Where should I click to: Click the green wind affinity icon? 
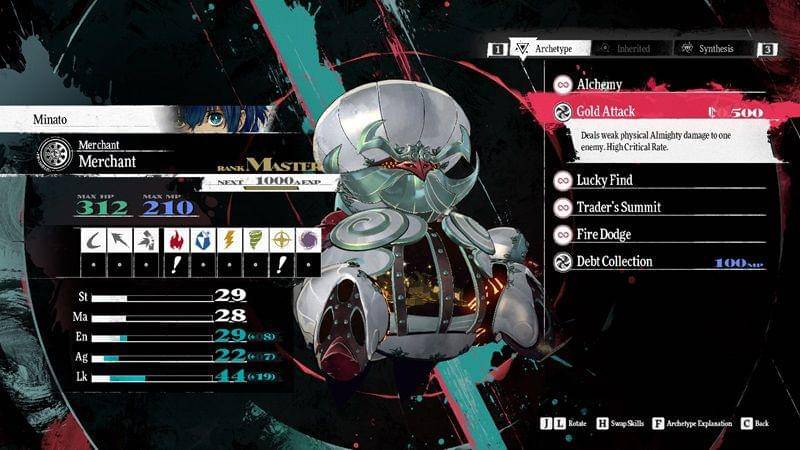click(x=254, y=240)
